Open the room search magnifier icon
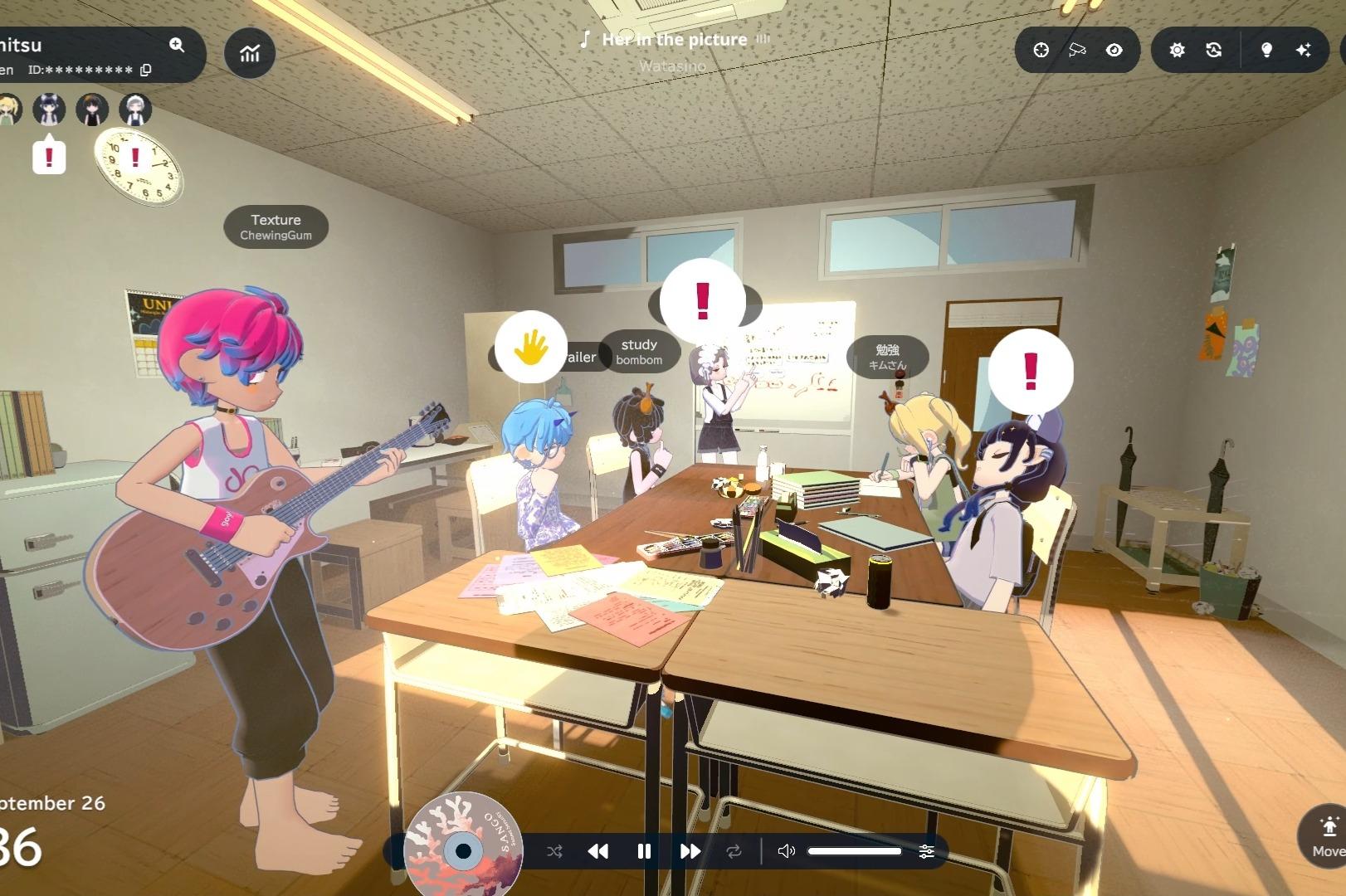The image size is (1346, 896). point(177,45)
